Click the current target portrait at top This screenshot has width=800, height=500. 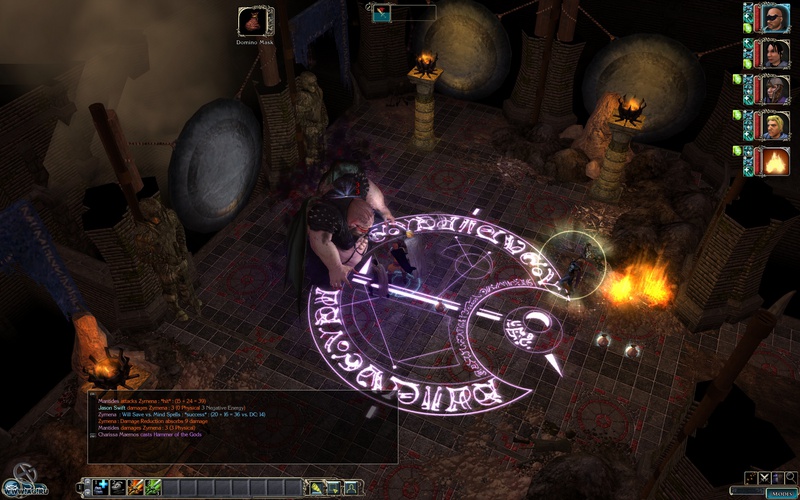pyautogui.click(x=381, y=13)
